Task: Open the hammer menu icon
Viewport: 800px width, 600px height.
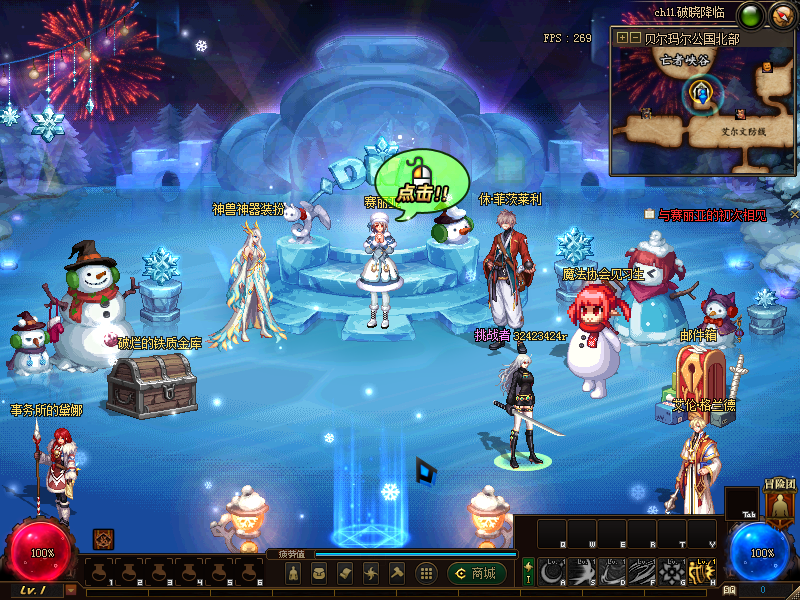Action: tap(397, 573)
